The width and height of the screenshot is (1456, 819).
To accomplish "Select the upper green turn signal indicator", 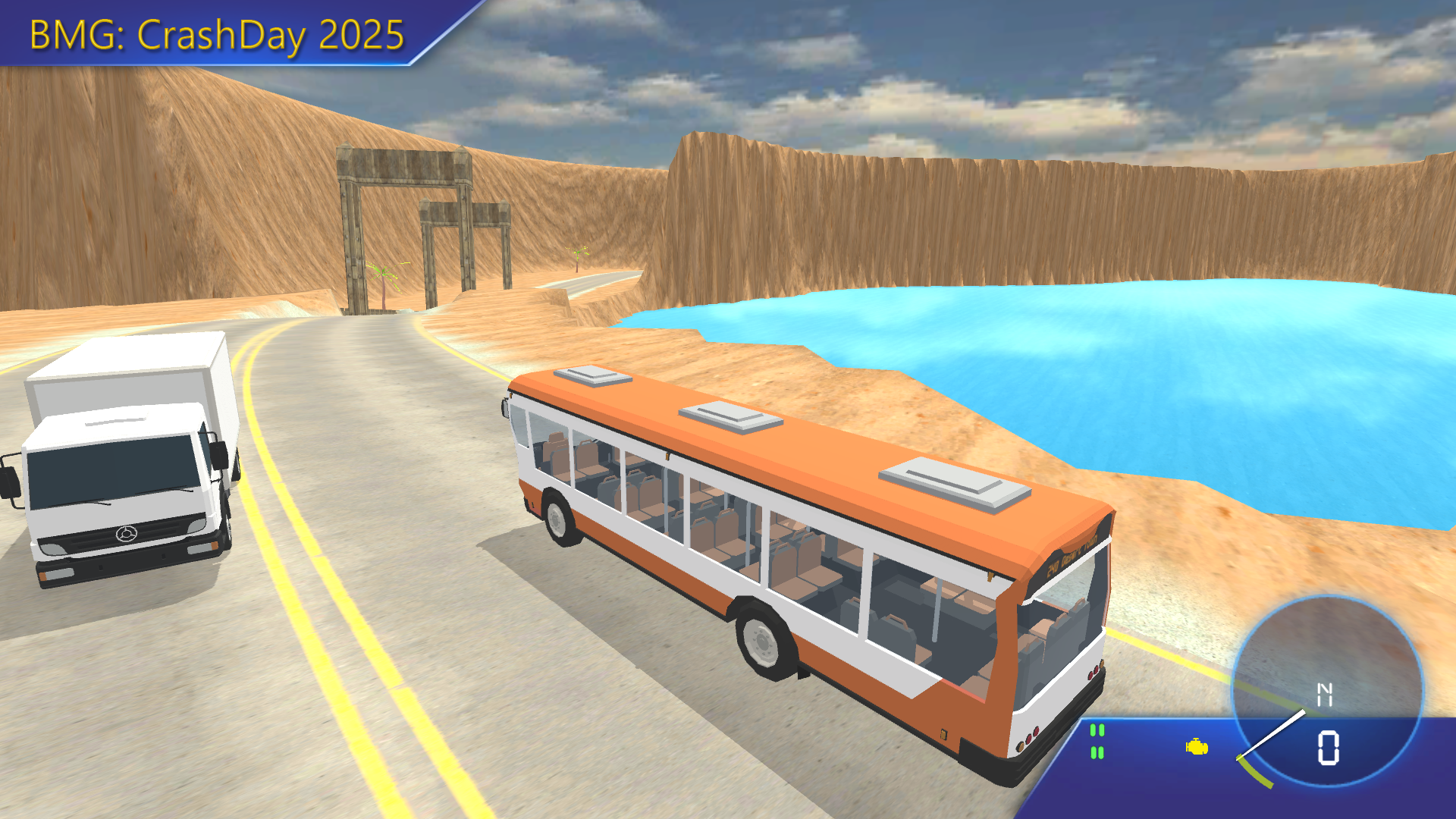I will click(x=1097, y=730).
